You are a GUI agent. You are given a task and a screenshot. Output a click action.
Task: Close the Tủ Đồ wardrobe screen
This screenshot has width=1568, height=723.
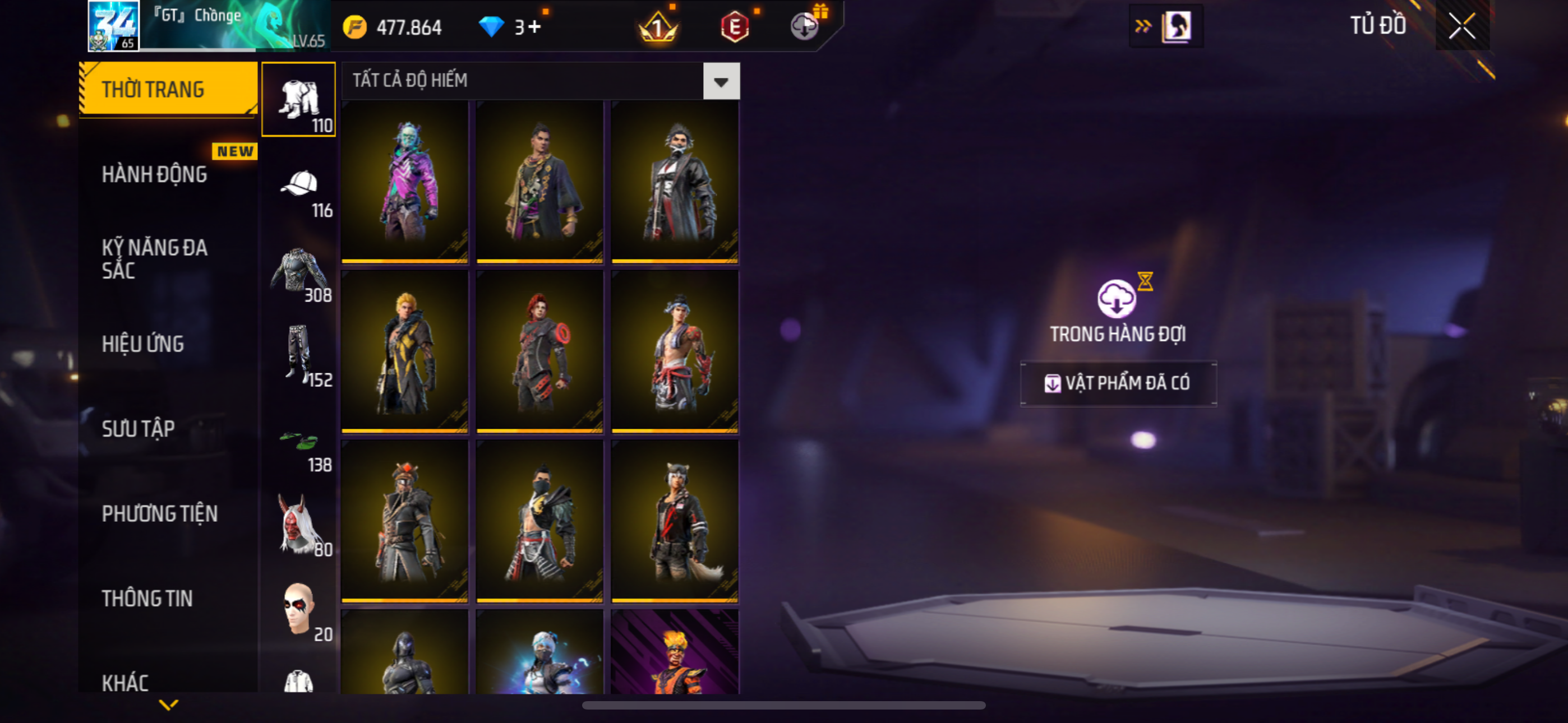[x=1461, y=26]
